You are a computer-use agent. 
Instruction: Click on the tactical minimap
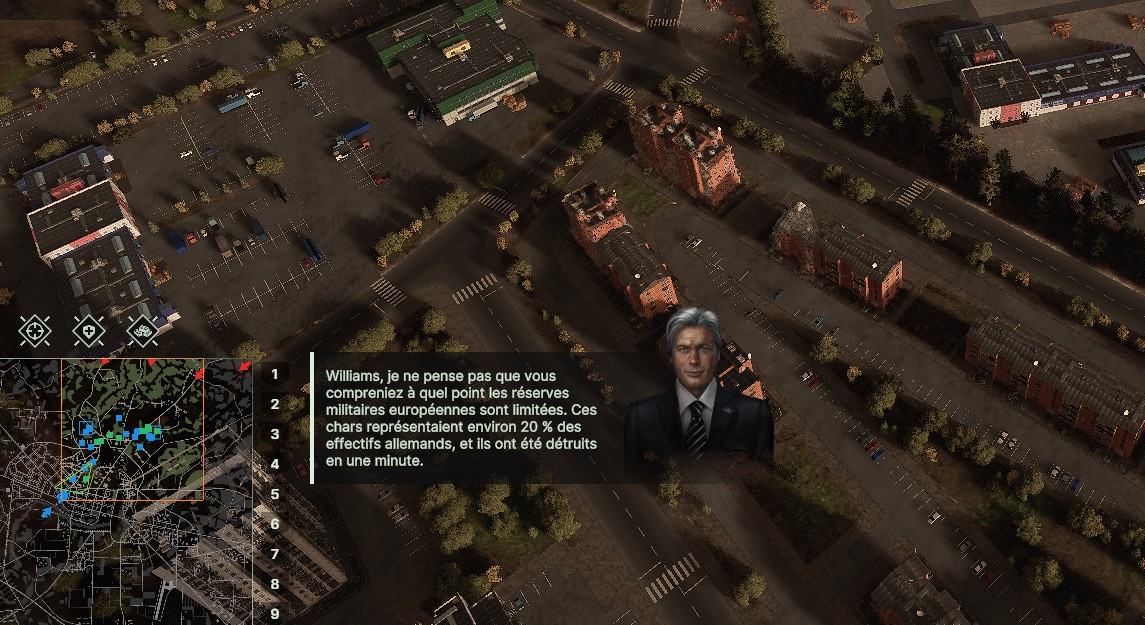pos(125,490)
